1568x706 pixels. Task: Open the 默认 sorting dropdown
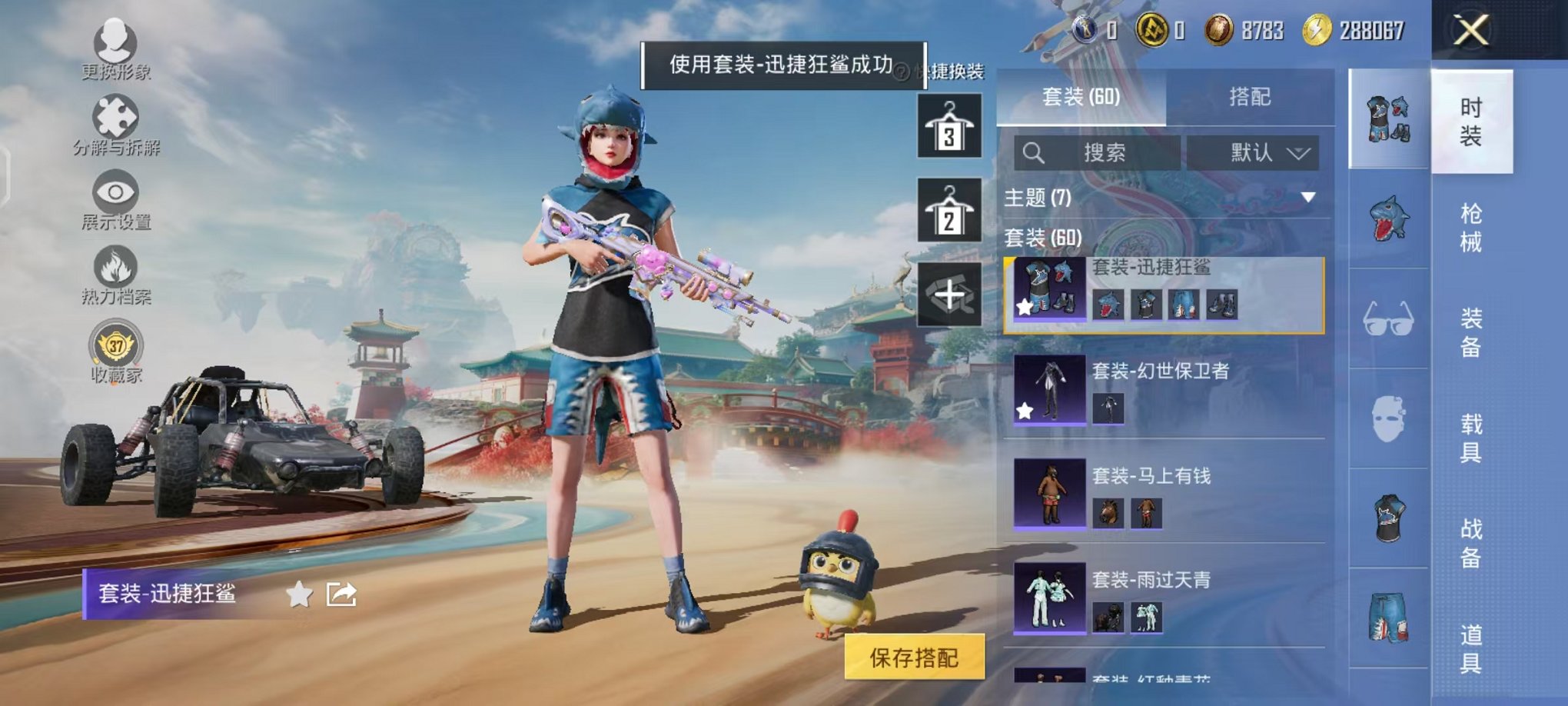pos(1253,152)
